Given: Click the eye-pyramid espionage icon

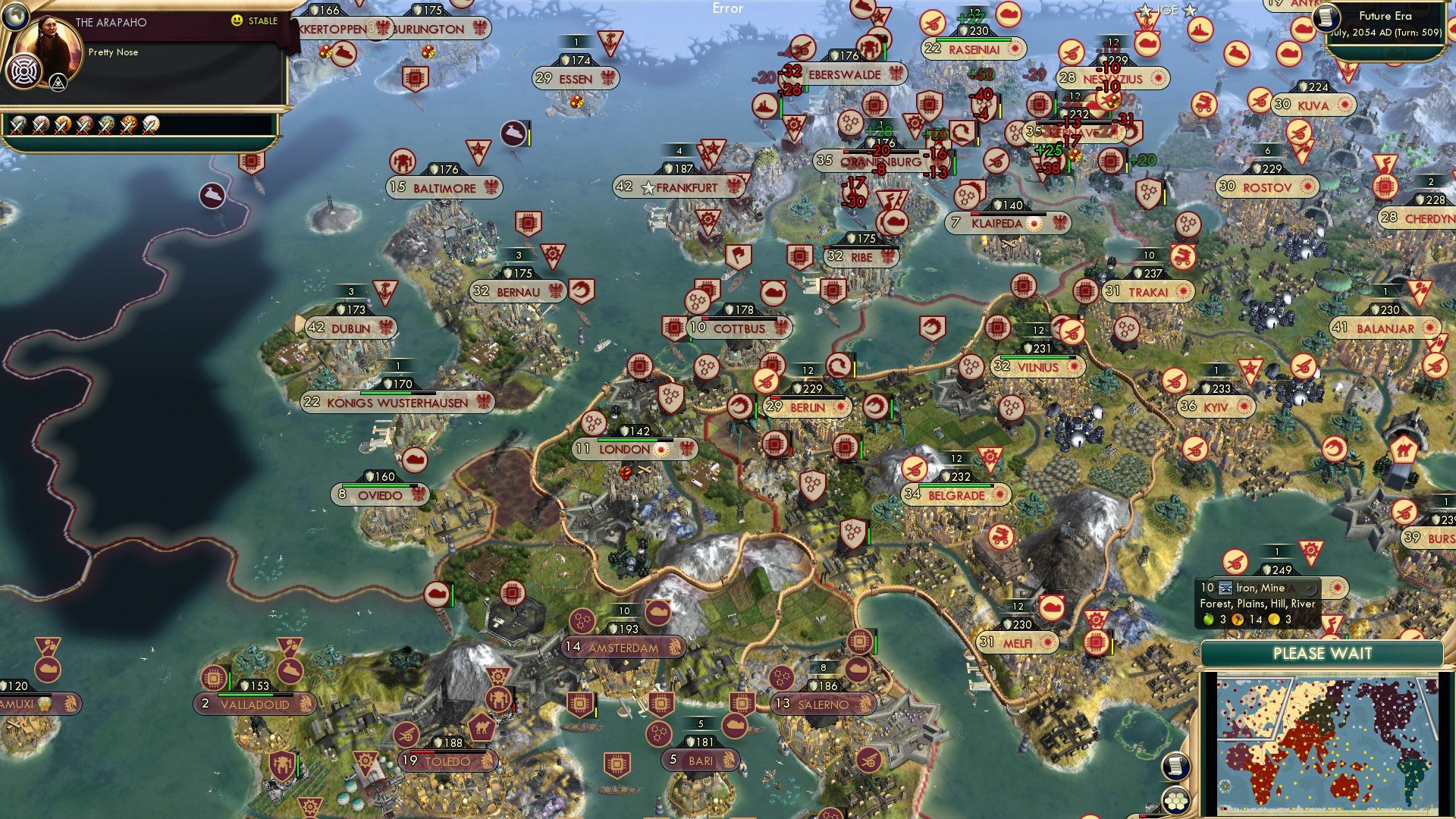Looking at the screenshot, I should coord(57,81).
